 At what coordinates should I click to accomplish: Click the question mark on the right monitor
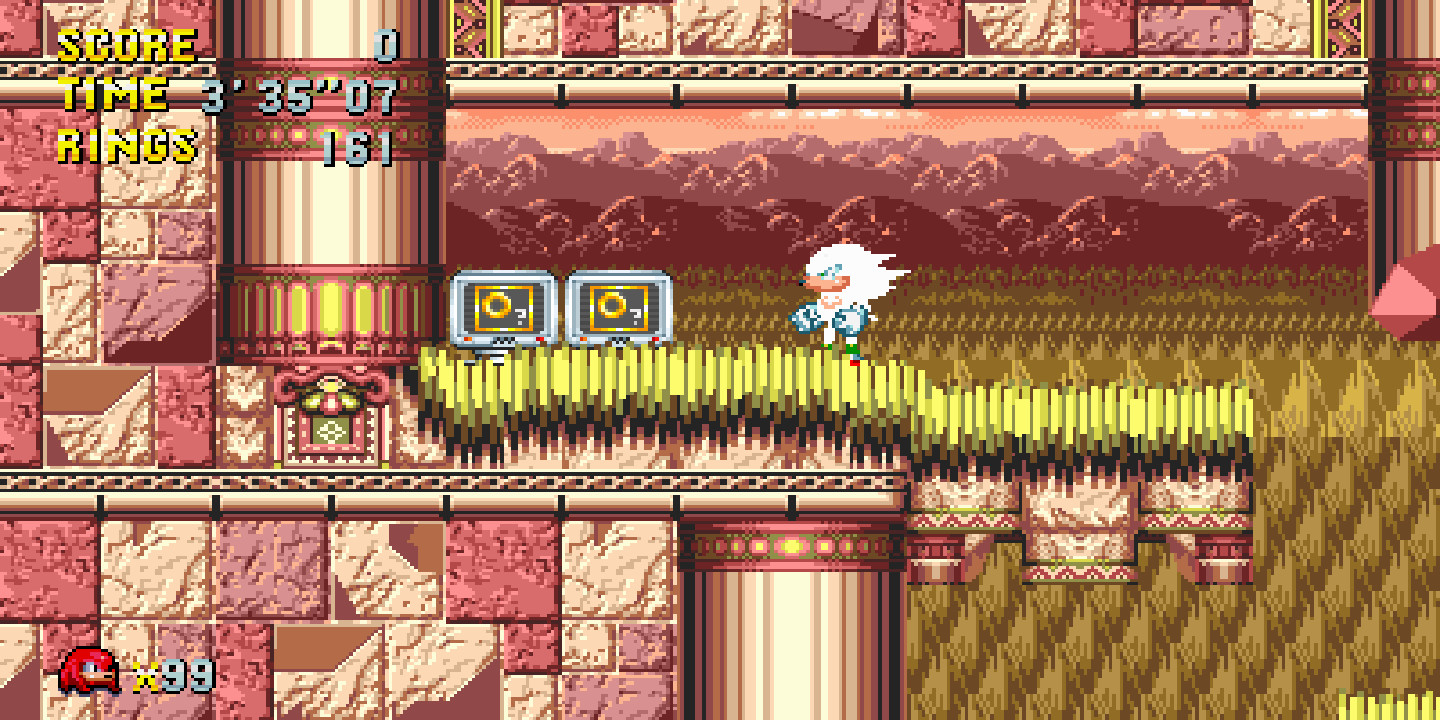635,316
